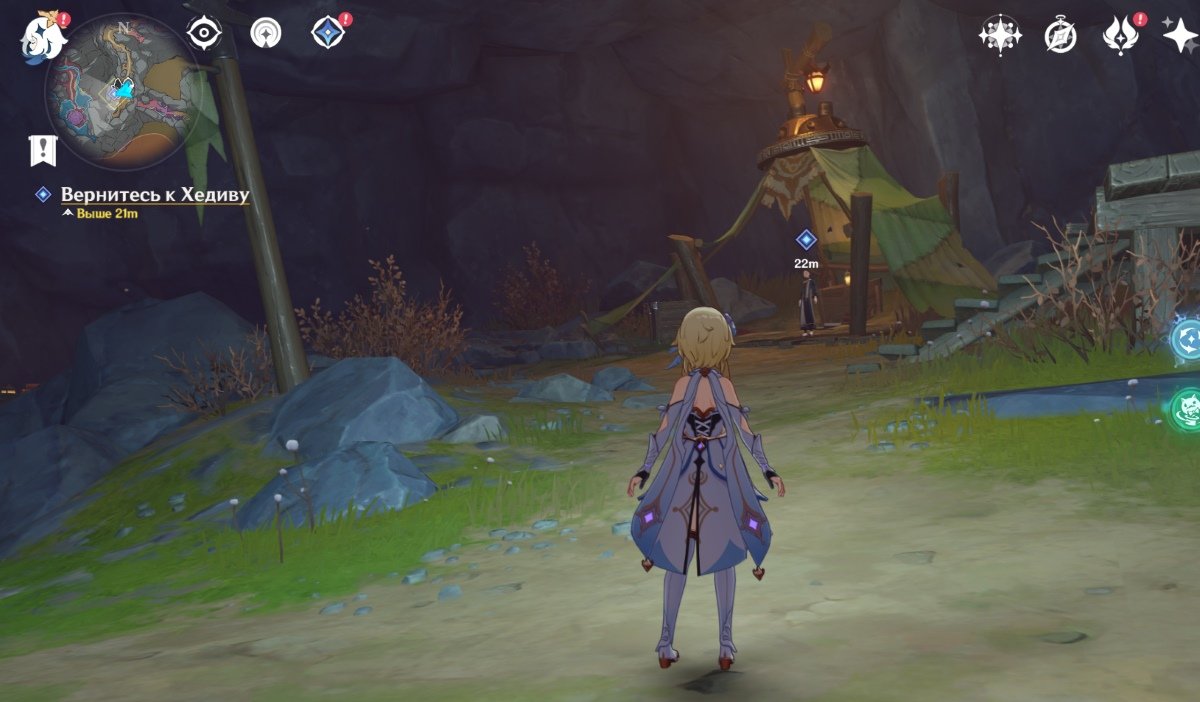The image size is (1200, 702).
Task: Click the round arch-and-star icon
Action: click(266, 33)
